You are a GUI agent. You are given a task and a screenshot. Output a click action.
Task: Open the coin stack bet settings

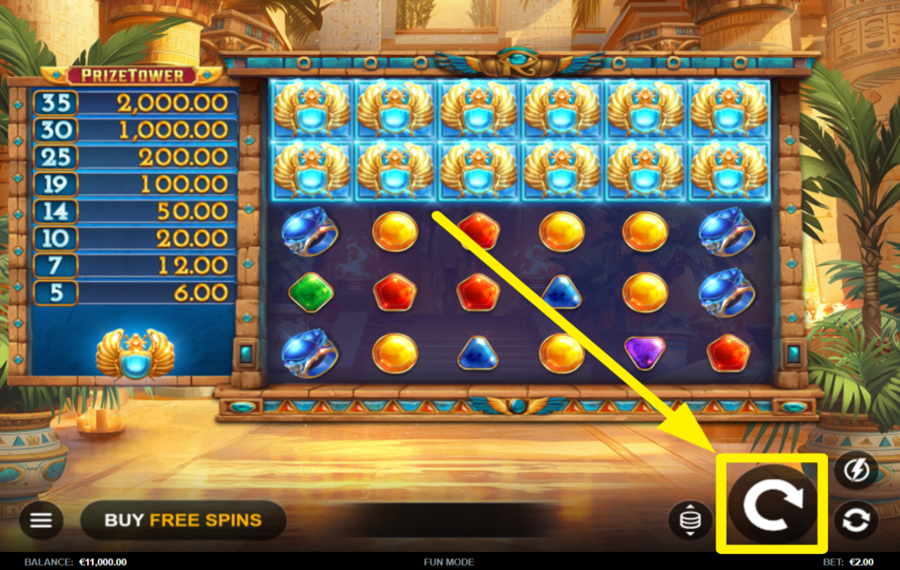[690, 520]
